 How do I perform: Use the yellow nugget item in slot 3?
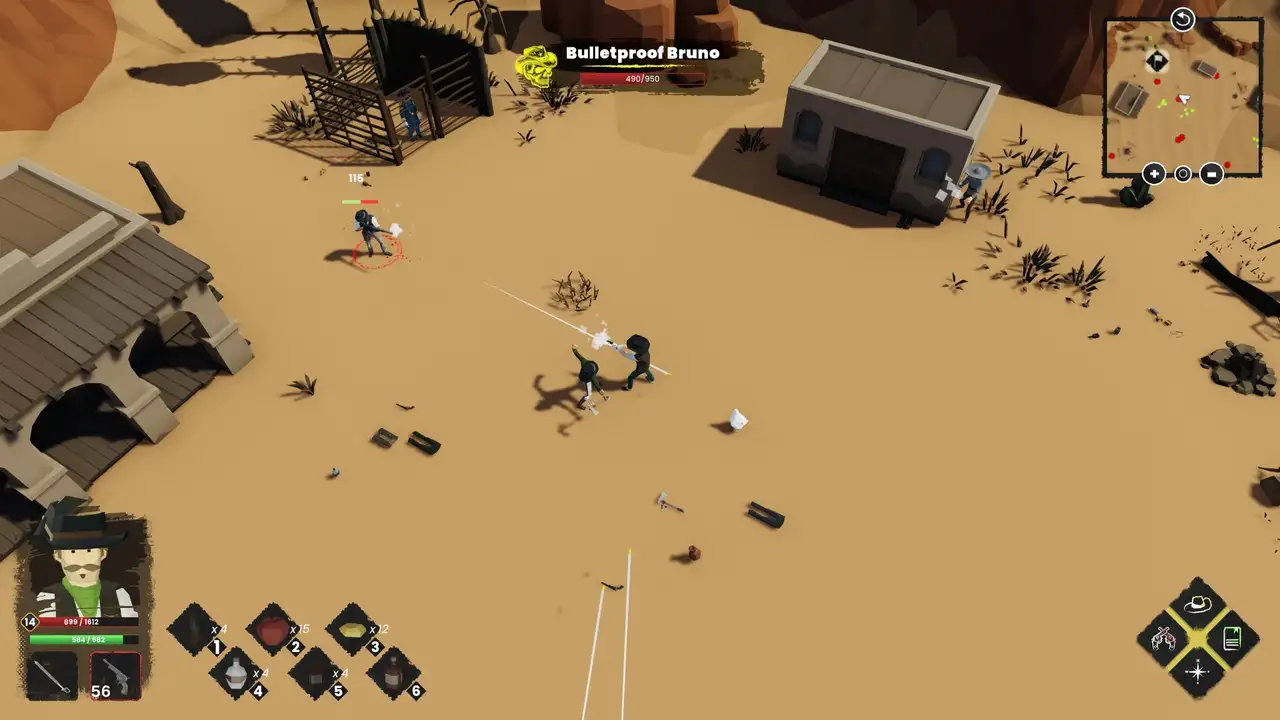tap(353, 630)
